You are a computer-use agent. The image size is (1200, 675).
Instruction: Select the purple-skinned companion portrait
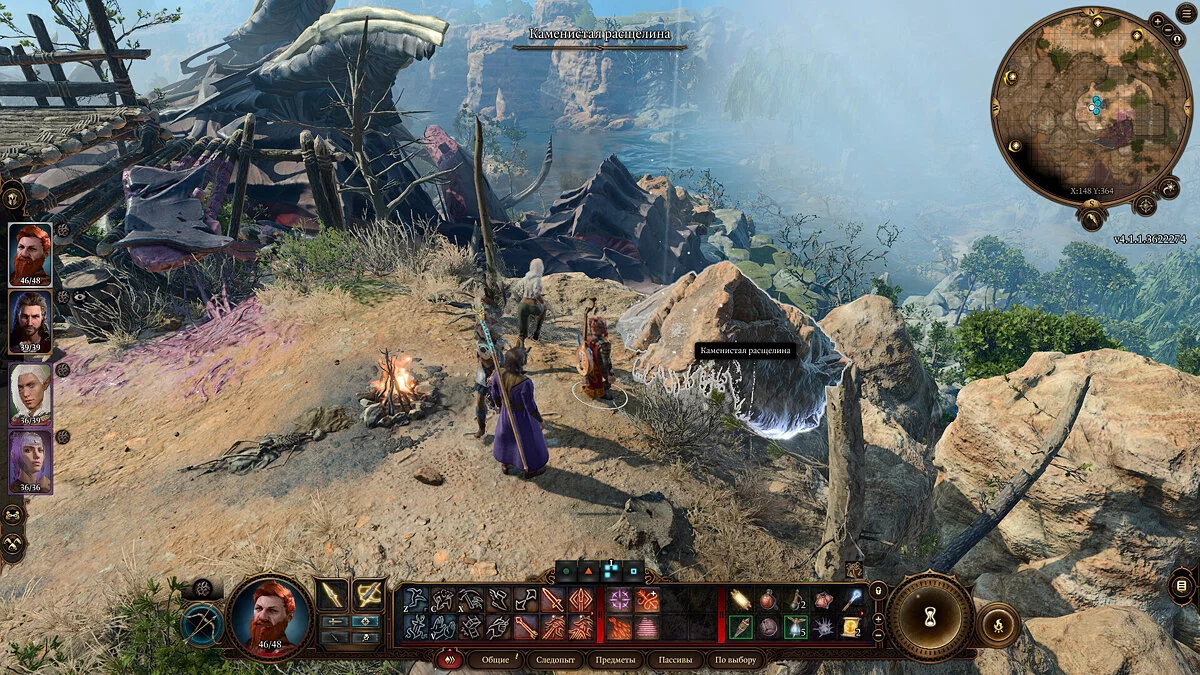point(30,460)
